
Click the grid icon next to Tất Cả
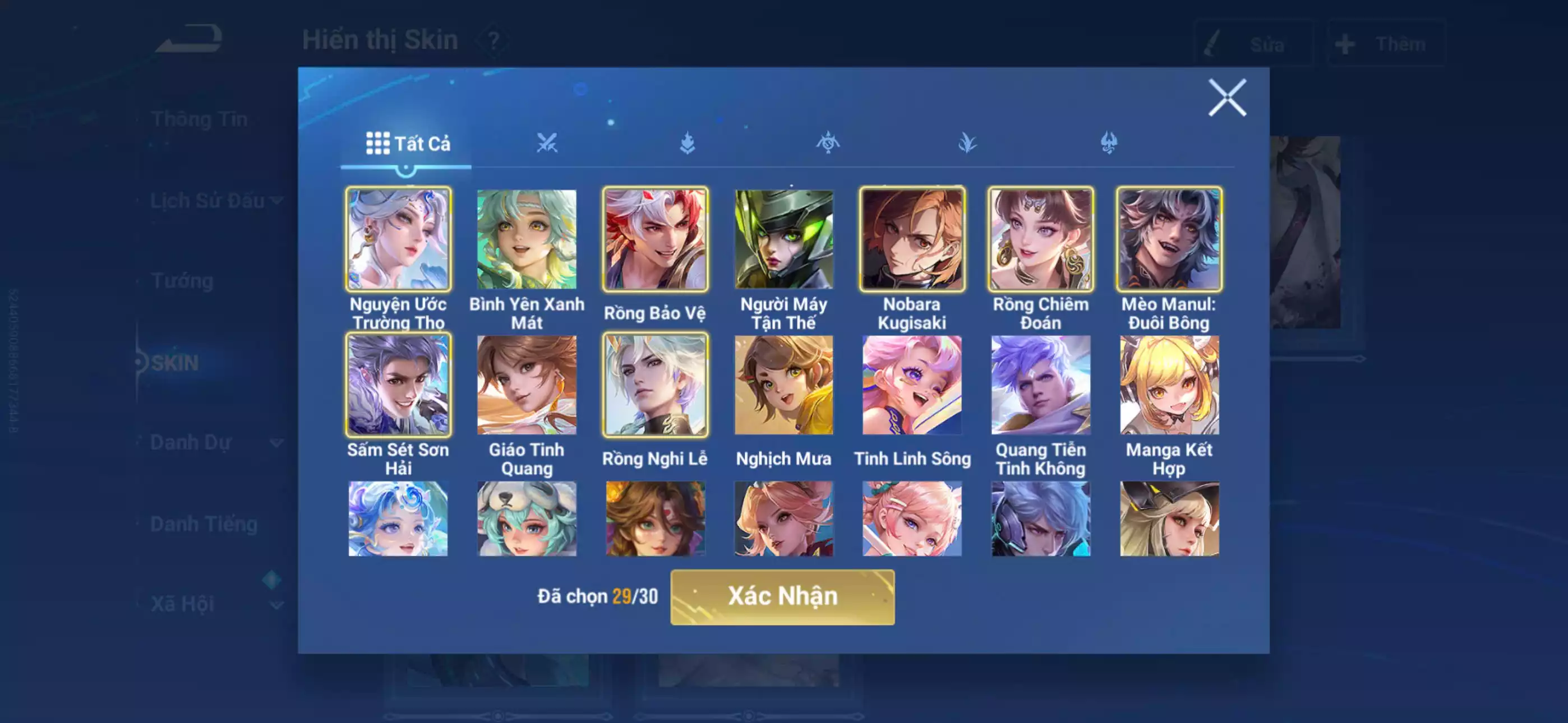click(378, 143)
